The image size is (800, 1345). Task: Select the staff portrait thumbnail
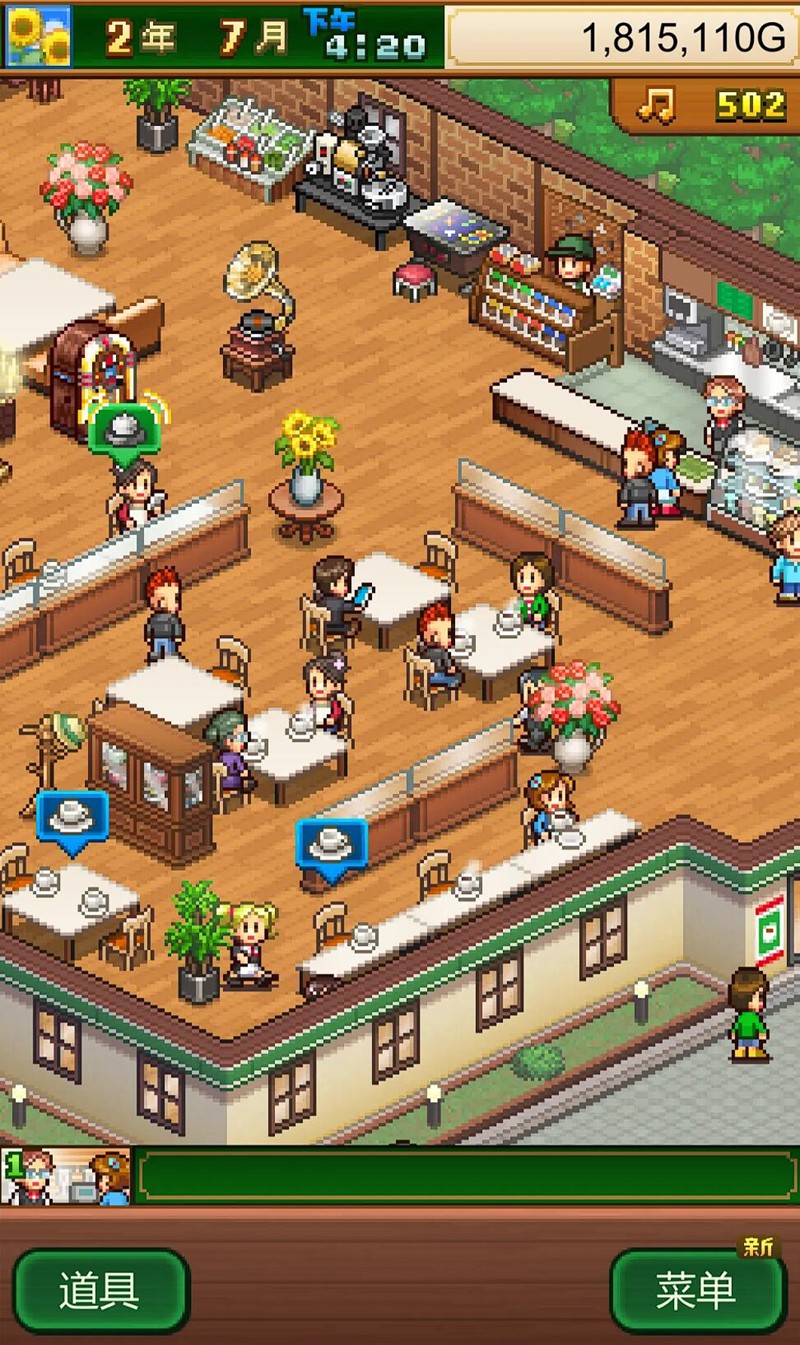click(x=66, y=1176)
